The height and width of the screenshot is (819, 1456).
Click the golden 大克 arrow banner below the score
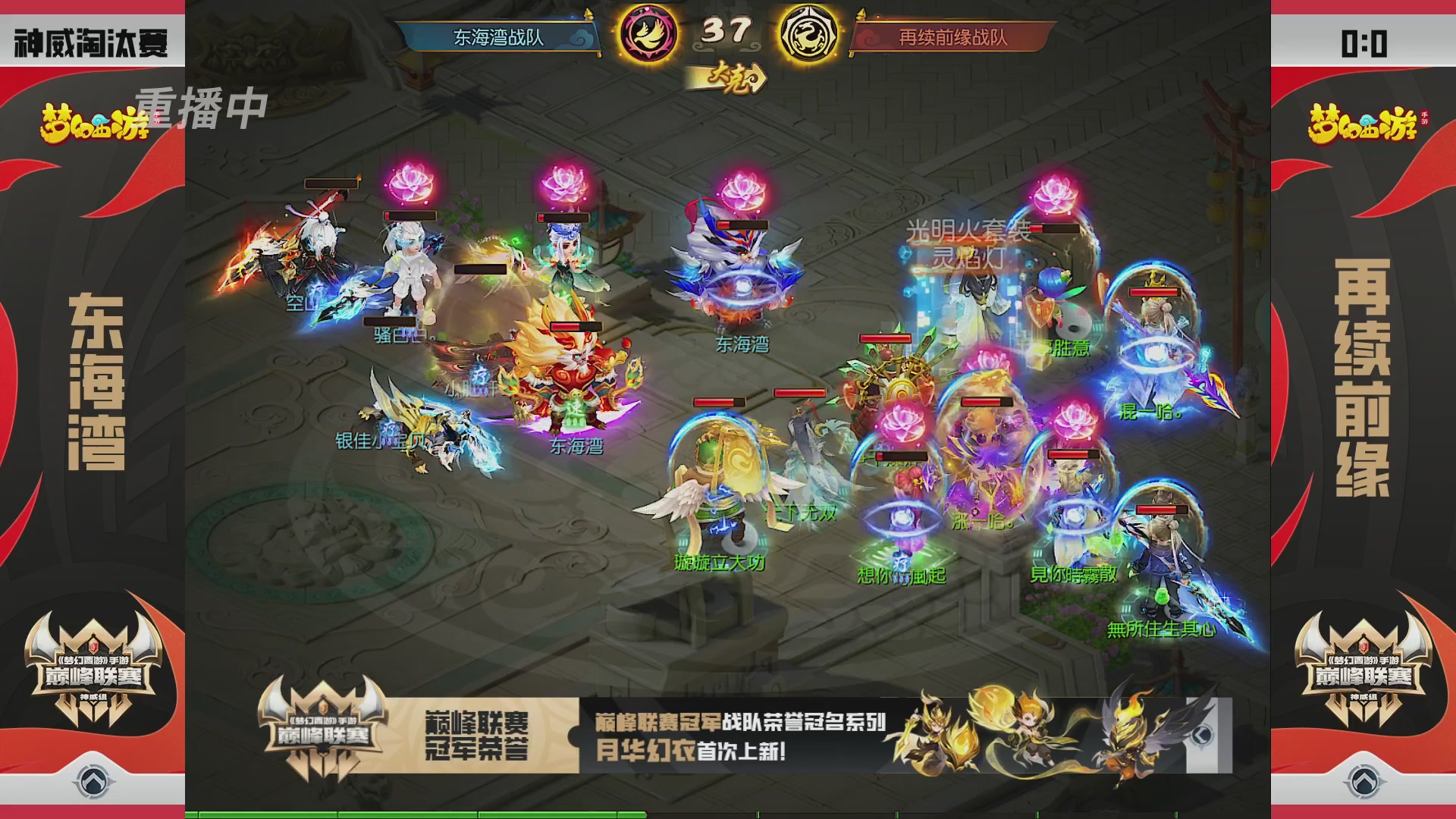click(730, 77)
